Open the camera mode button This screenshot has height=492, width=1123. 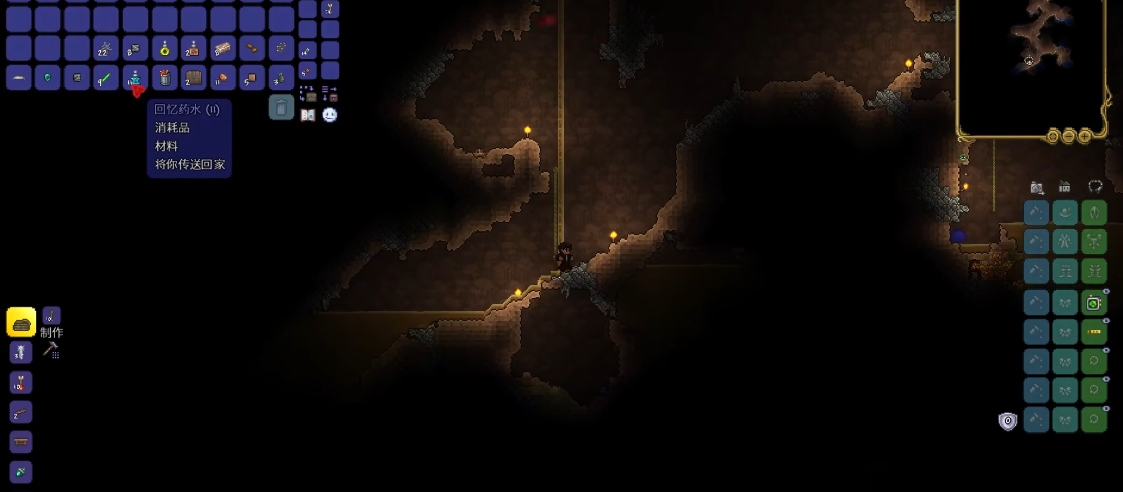(x=1037, y=187)
